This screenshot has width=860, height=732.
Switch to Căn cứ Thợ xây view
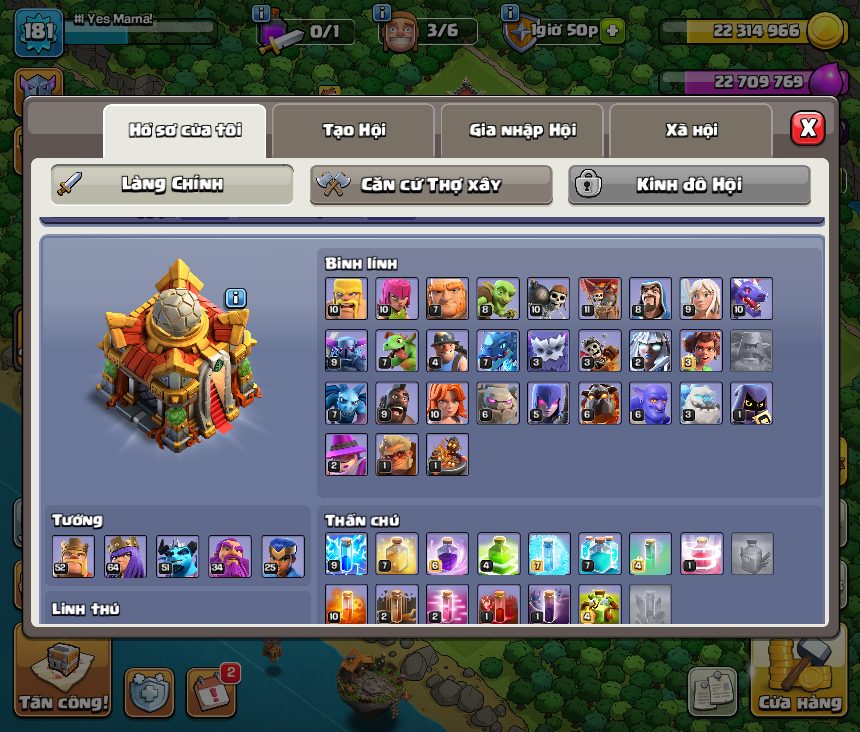click(431, 185)
